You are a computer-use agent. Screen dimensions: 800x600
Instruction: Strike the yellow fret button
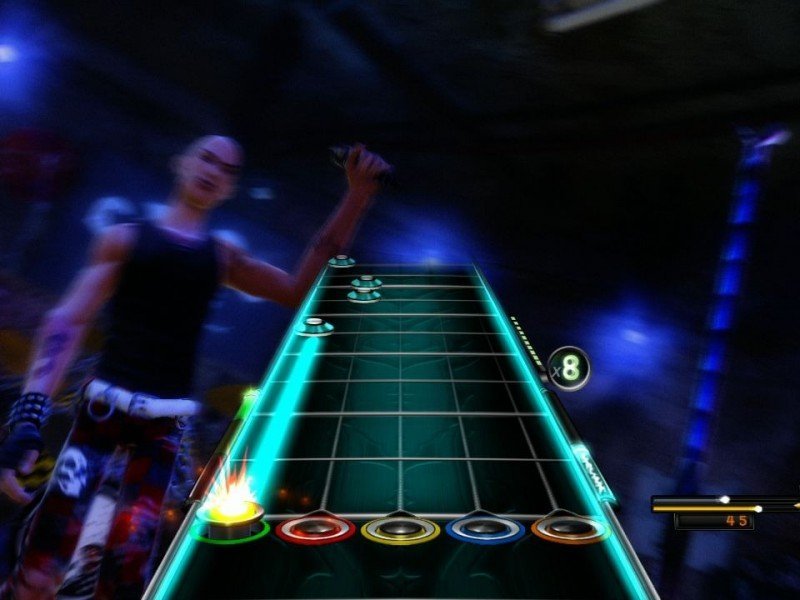click(400, 529)
